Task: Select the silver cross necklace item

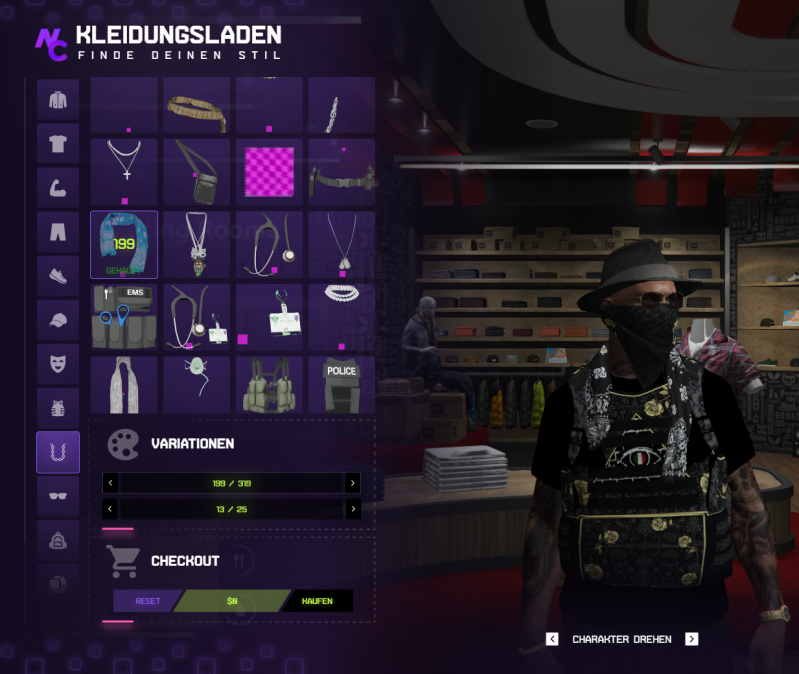Action: [124, 171]
